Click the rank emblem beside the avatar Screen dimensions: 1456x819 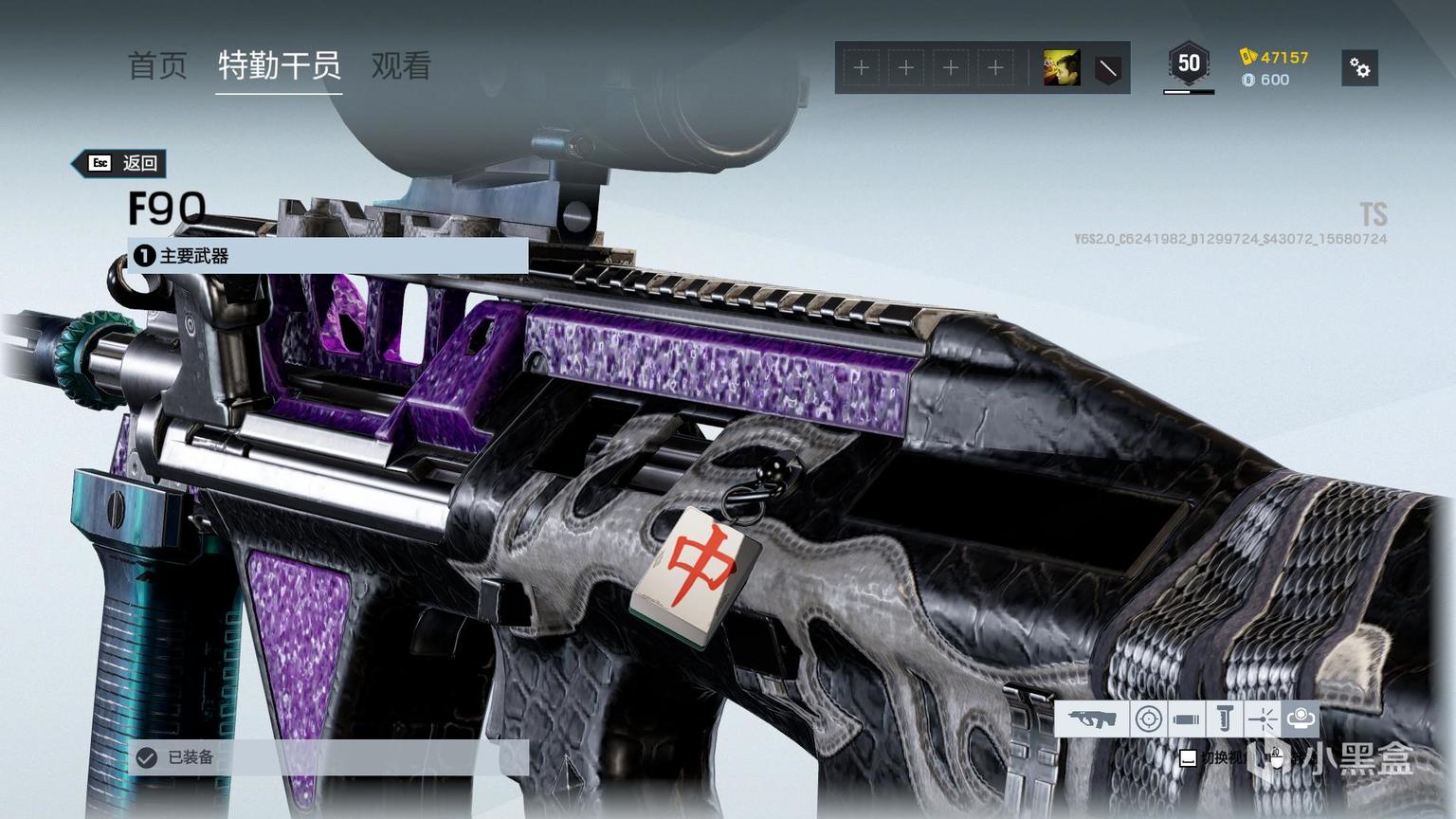click(1107, 68)
